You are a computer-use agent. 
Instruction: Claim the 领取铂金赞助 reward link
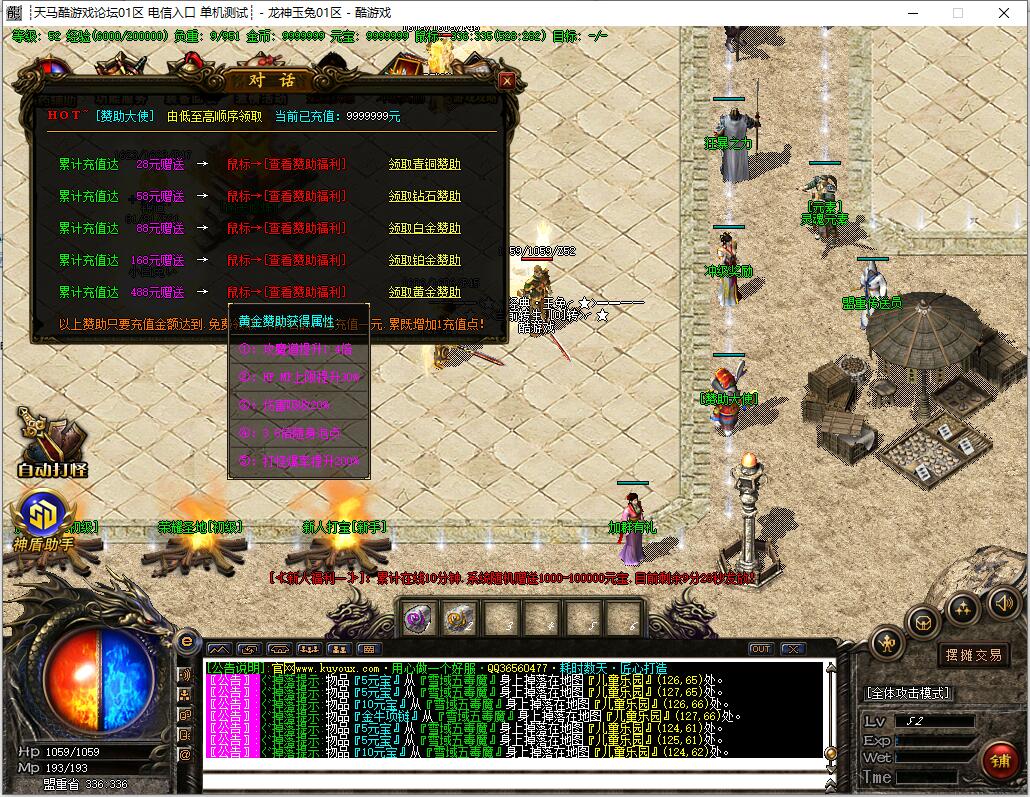coord(424,260)
